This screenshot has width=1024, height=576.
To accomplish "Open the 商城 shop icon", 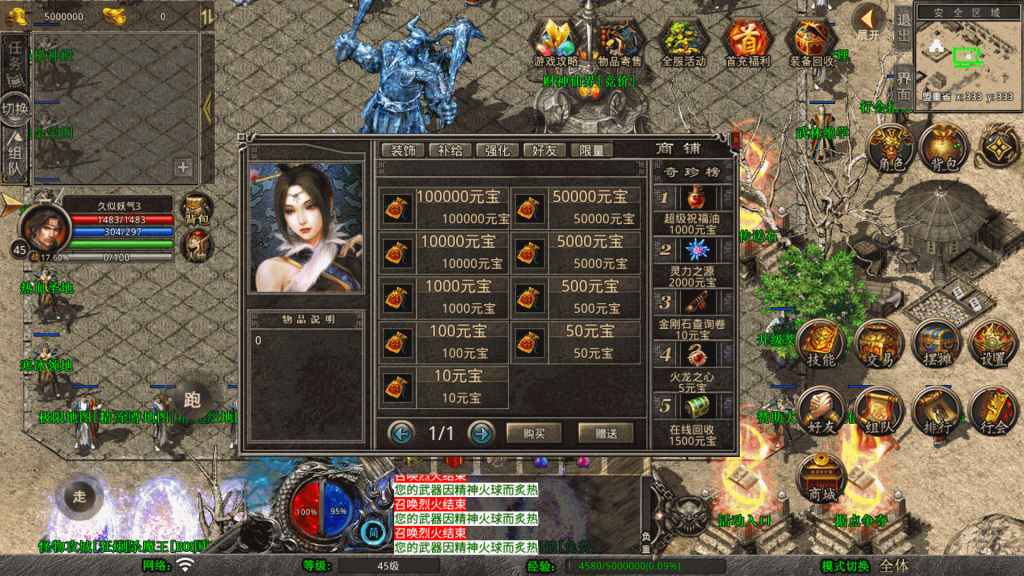I will (x=822, y=480).
